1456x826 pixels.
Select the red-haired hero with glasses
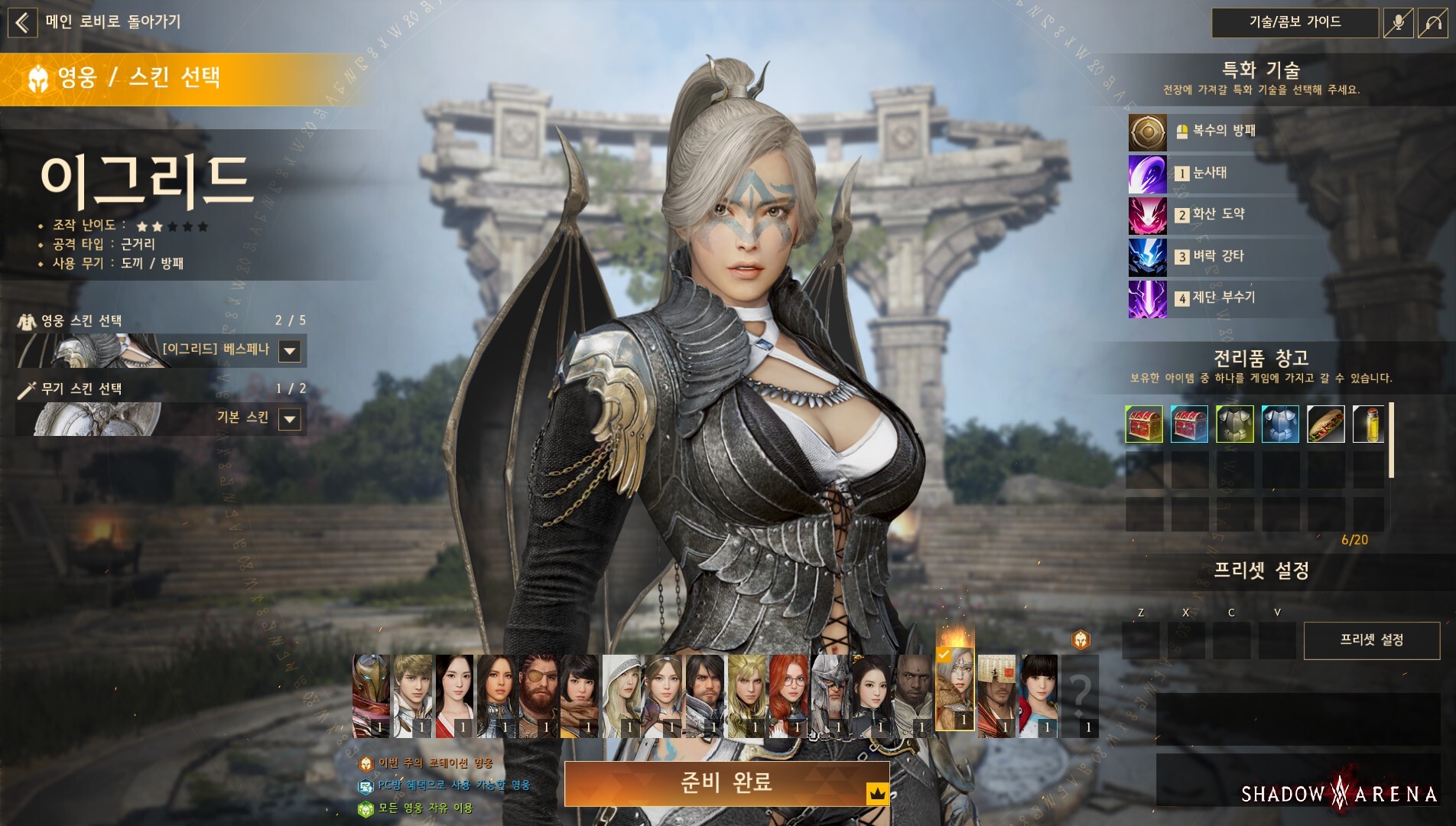click(x=788, y=695)
